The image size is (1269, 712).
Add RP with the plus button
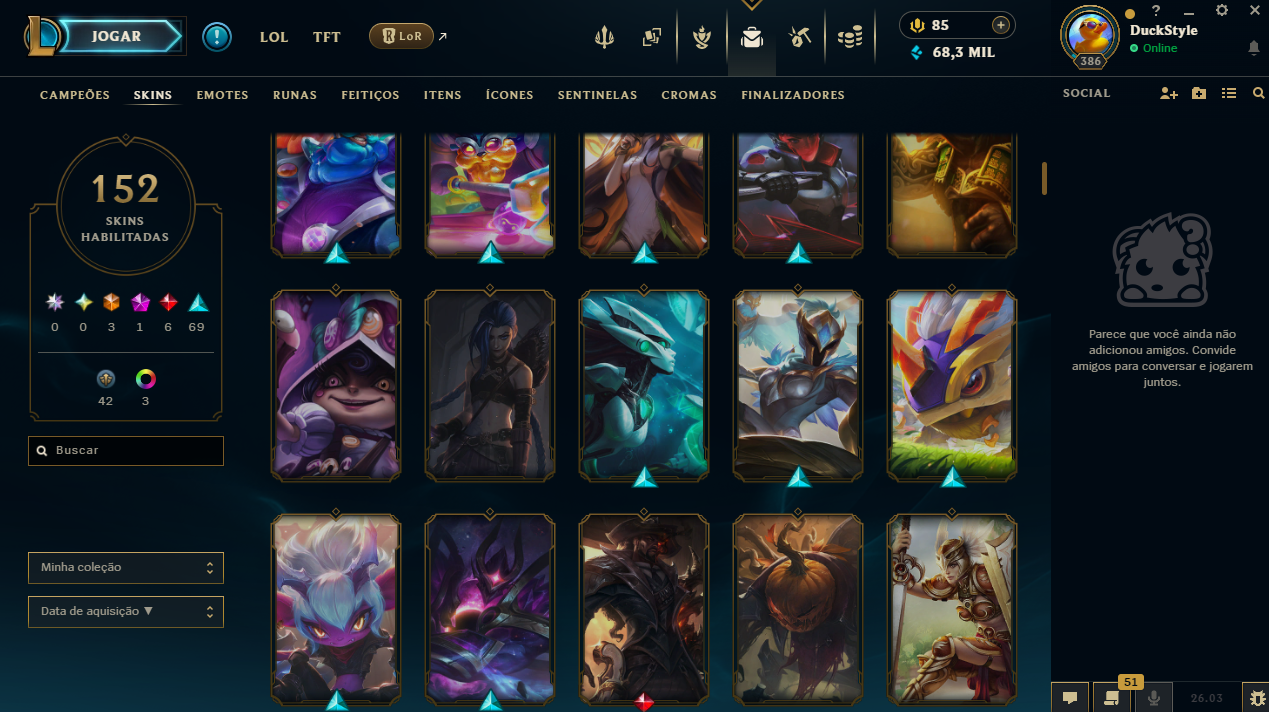click(999, 25)
